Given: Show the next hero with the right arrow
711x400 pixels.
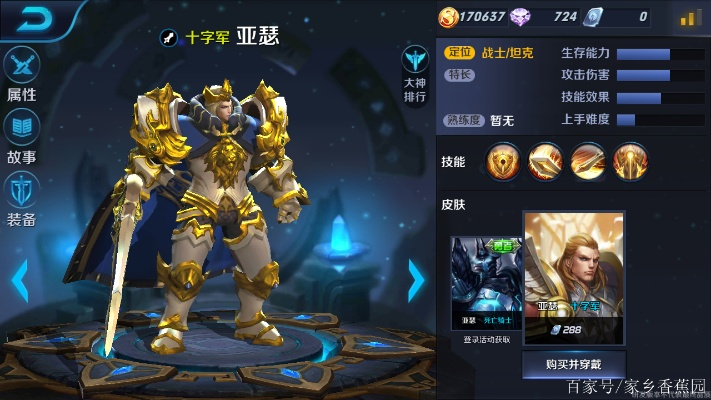Looking at the screenshot, I should pos(417,281).
